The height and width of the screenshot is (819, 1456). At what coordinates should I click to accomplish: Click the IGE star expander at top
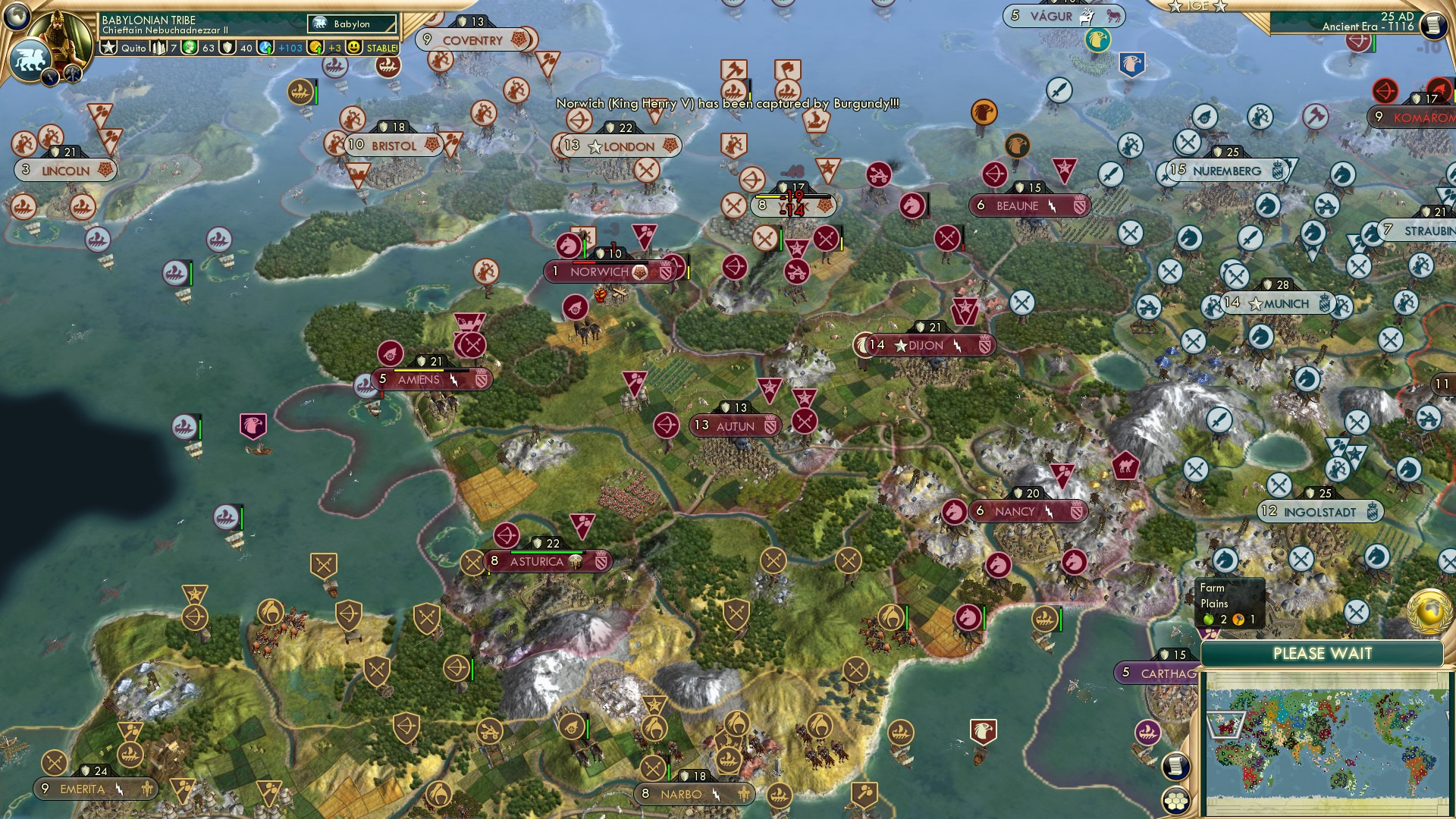[1176, 7]
